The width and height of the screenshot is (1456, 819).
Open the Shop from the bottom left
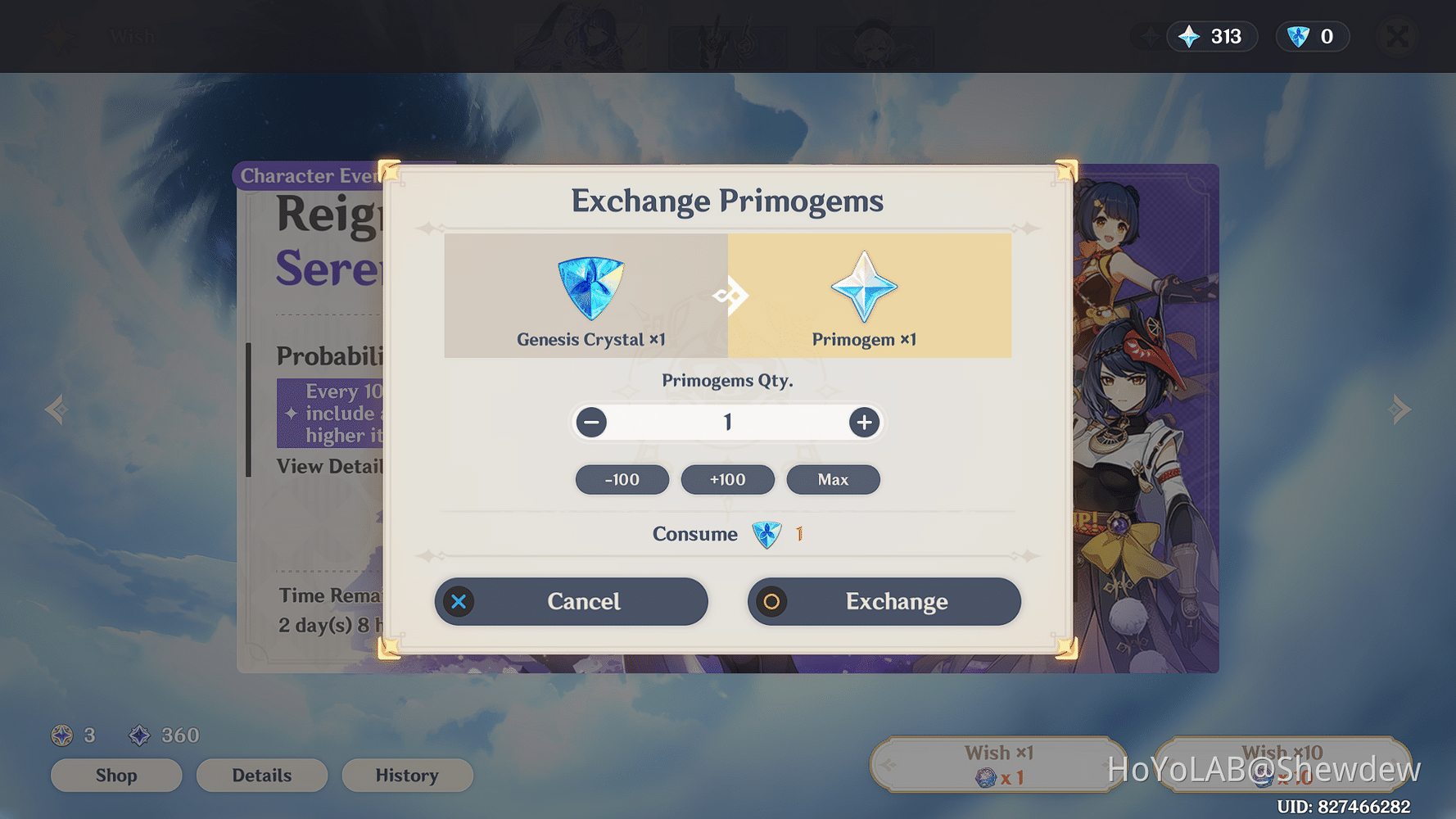(116, 775)
